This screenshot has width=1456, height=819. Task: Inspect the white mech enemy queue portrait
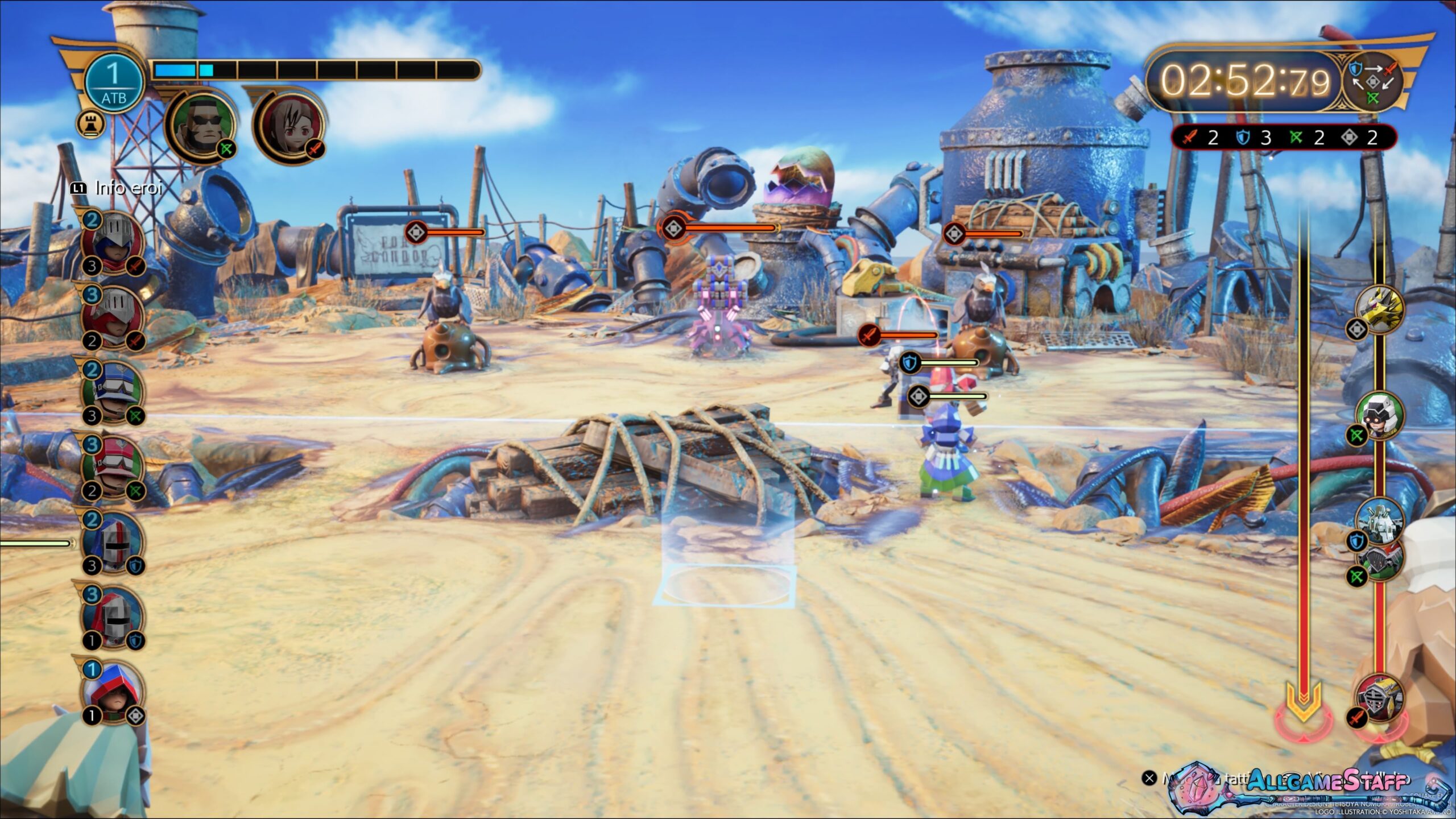(1379, 520)
